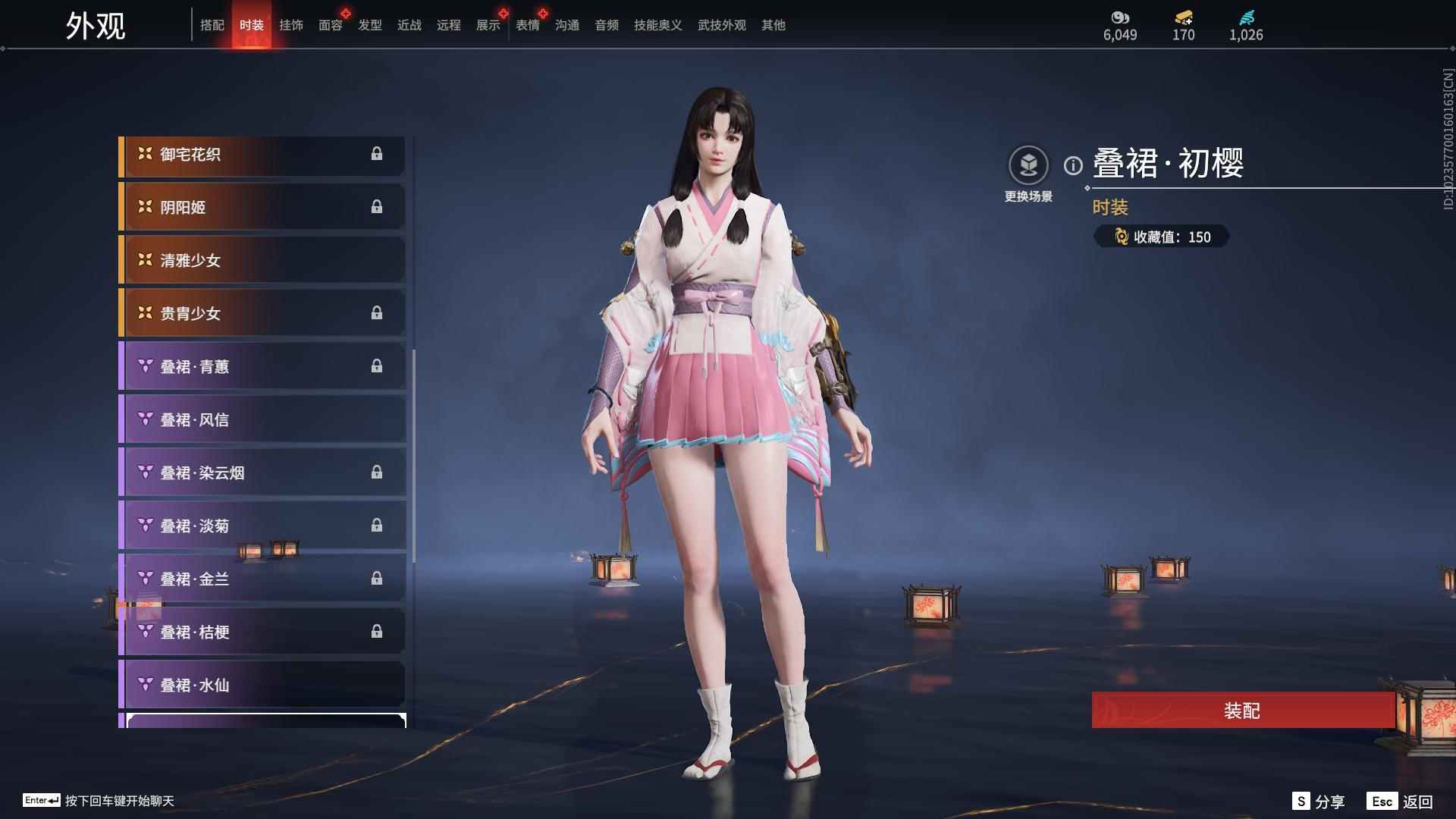Switch to the 发型 hairstyle tab
The image size is (1456, 819).
[x=369, y=25]
